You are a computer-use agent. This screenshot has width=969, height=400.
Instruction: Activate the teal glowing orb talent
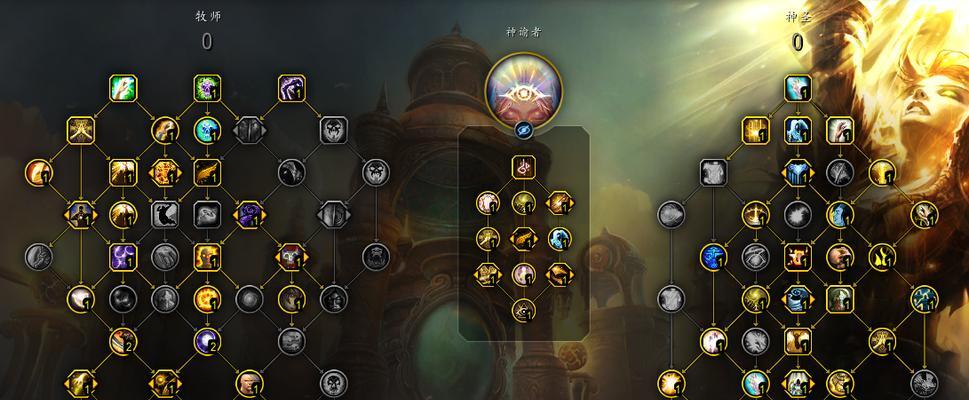207,130
